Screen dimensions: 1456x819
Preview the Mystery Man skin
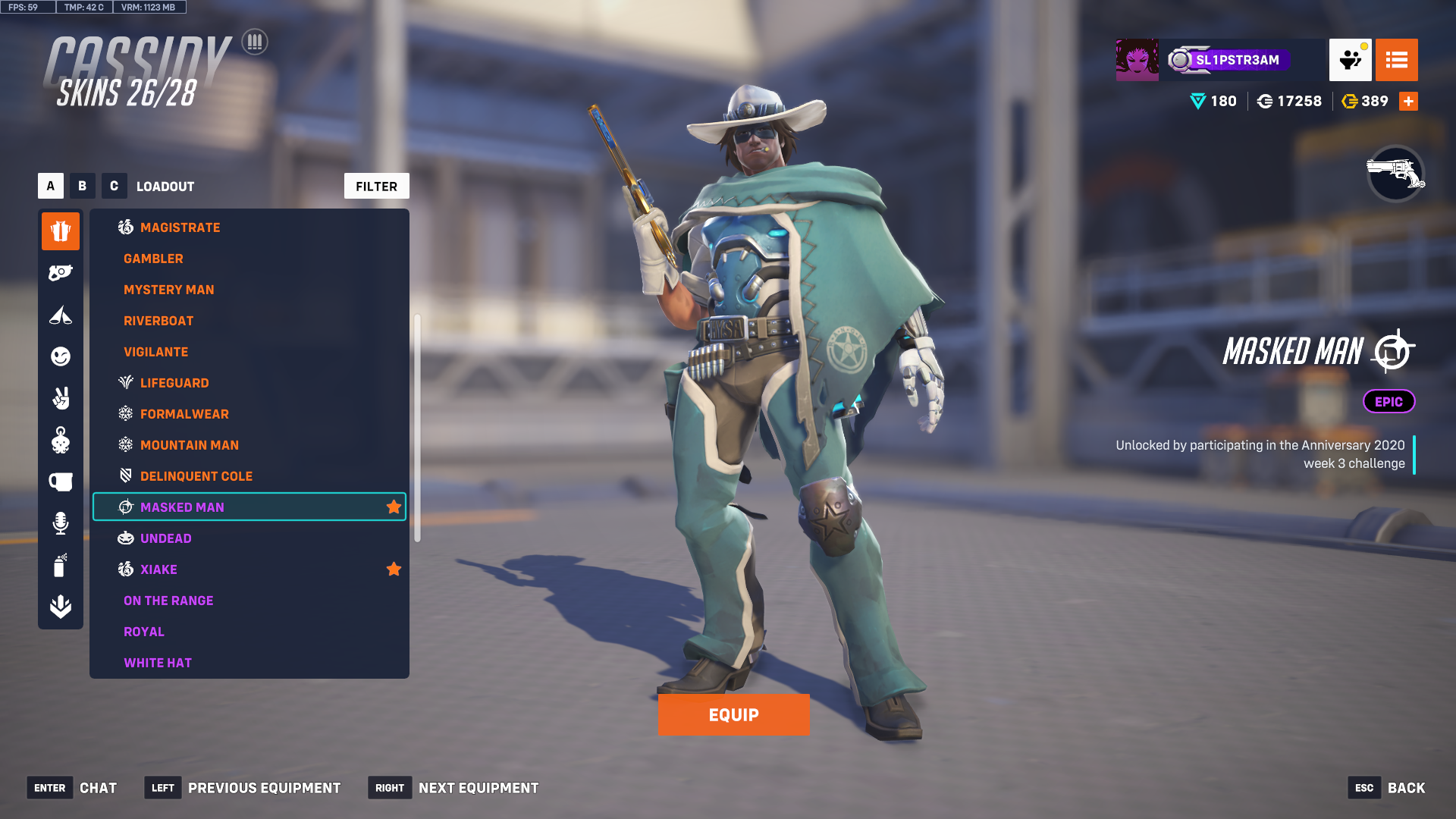click(x=168, y=290)
